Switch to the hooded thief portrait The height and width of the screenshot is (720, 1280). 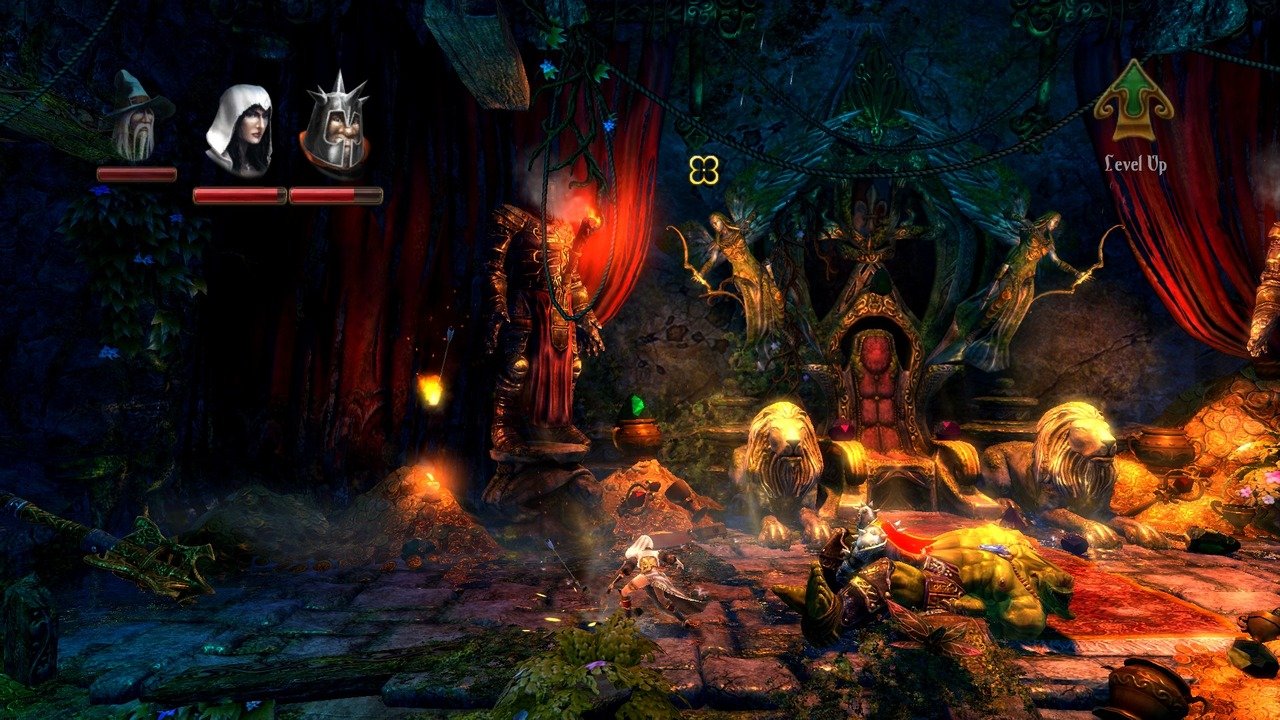click(240, 130)
